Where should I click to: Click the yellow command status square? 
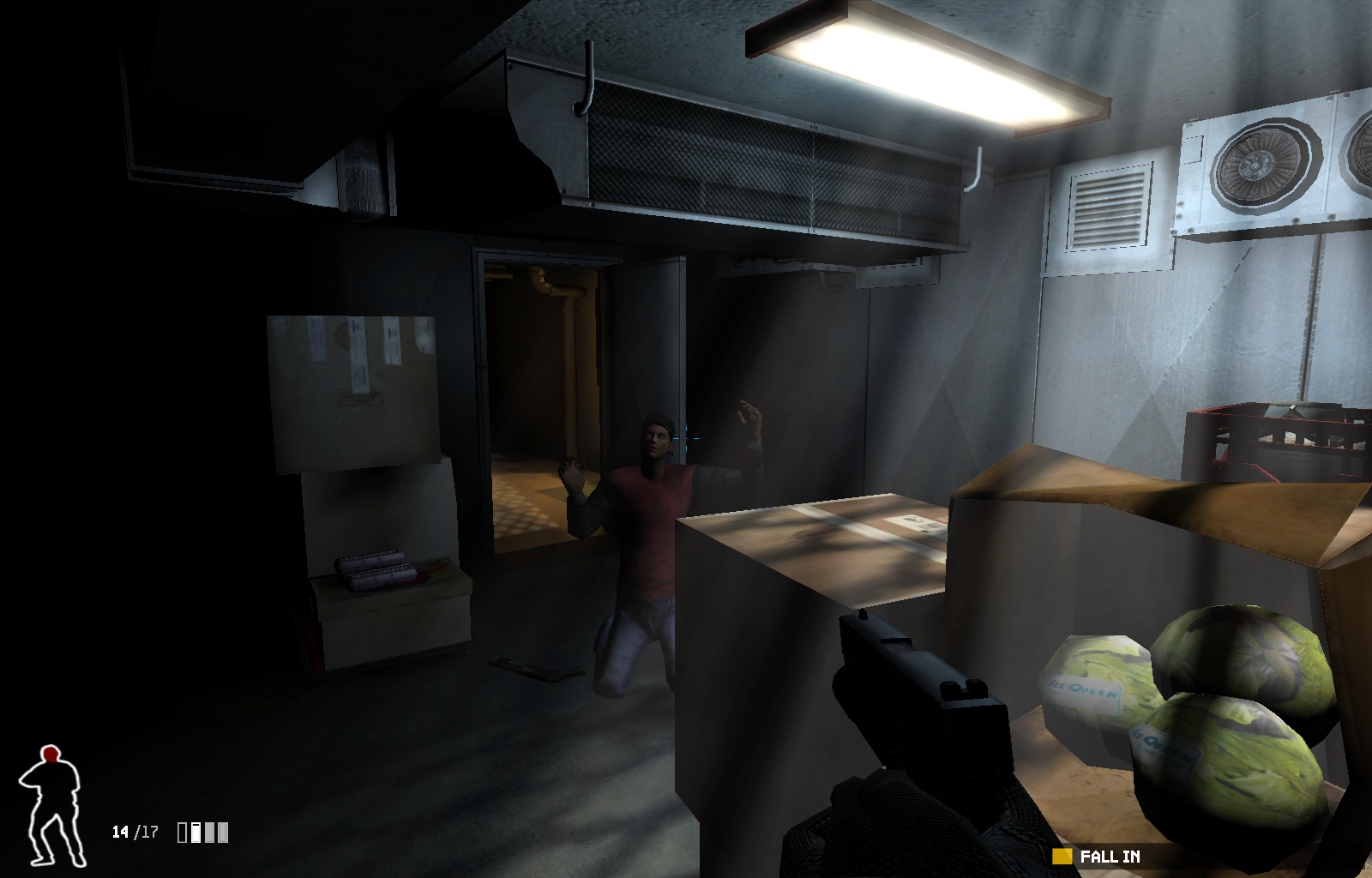1063,856
